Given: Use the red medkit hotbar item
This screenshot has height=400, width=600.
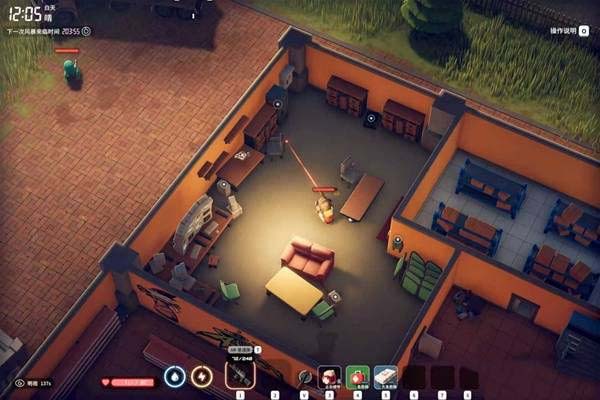Looking at the screenshot, I should [329, 377].
